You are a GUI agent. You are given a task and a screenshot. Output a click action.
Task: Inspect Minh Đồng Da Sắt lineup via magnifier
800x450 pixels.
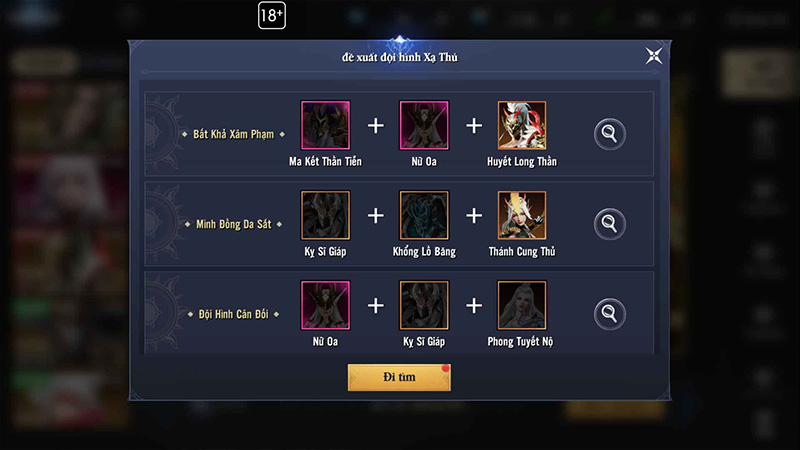tap(608, 222)
